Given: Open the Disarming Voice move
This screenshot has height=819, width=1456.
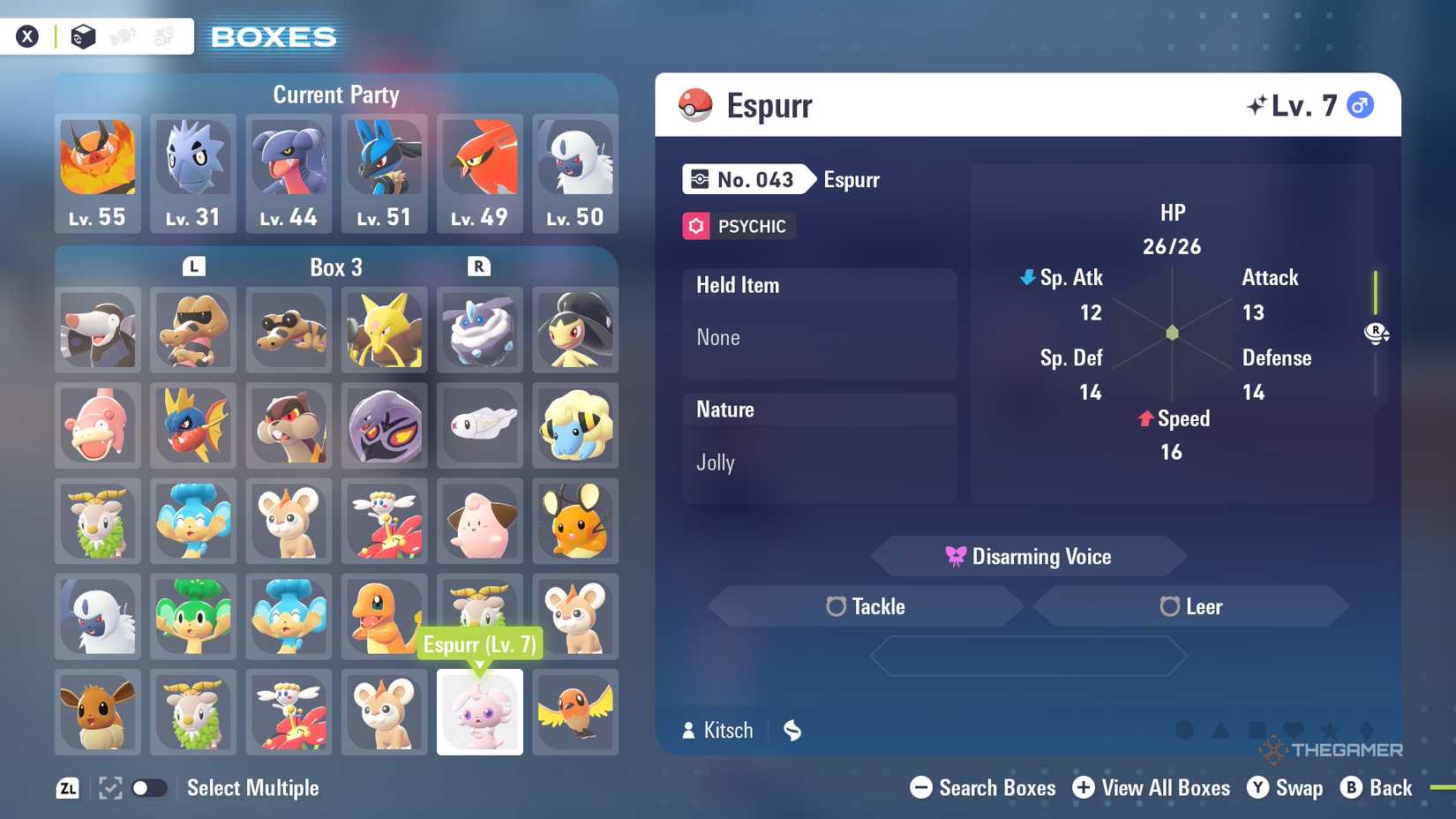Looking at the screenshot, I should 1029,557.
